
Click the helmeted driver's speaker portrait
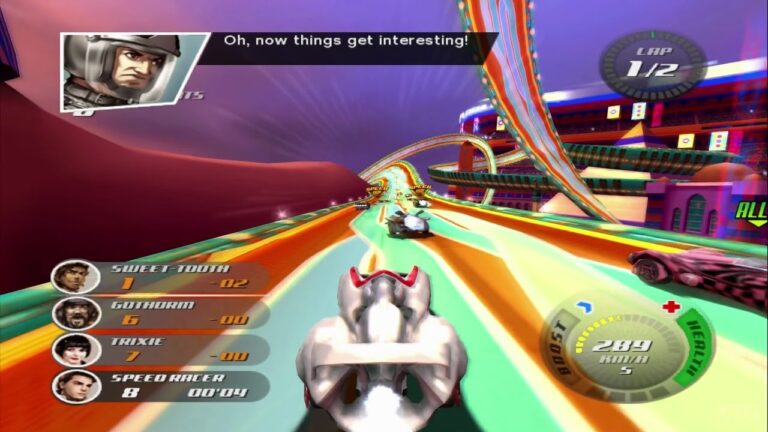pyautogui.click(x=130, y=70)
